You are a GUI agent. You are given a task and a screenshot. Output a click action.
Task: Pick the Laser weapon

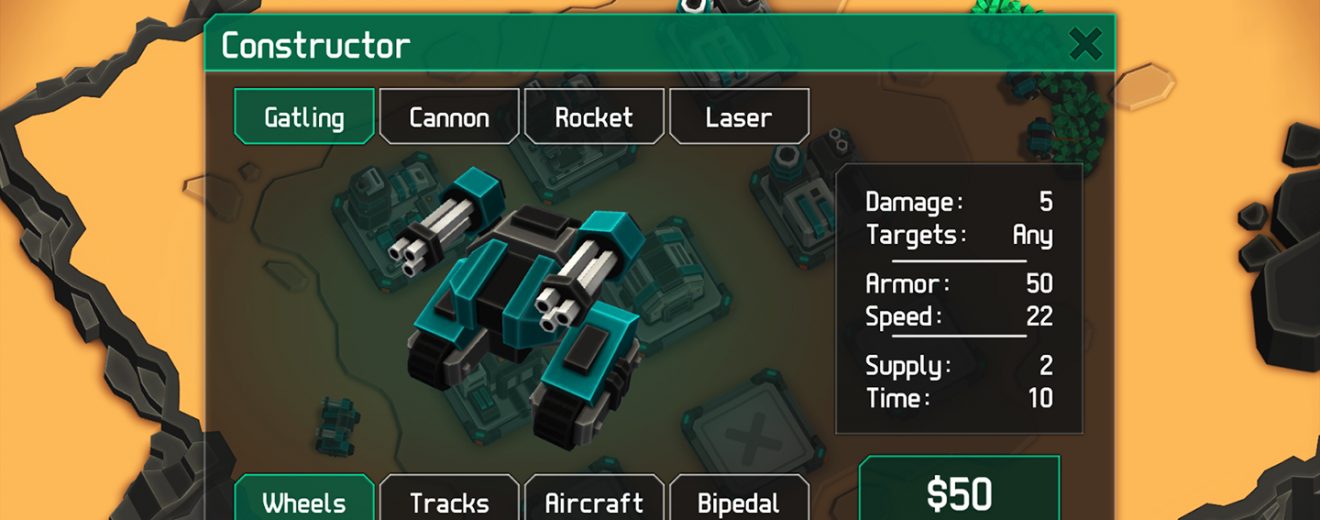coord(739,117)
